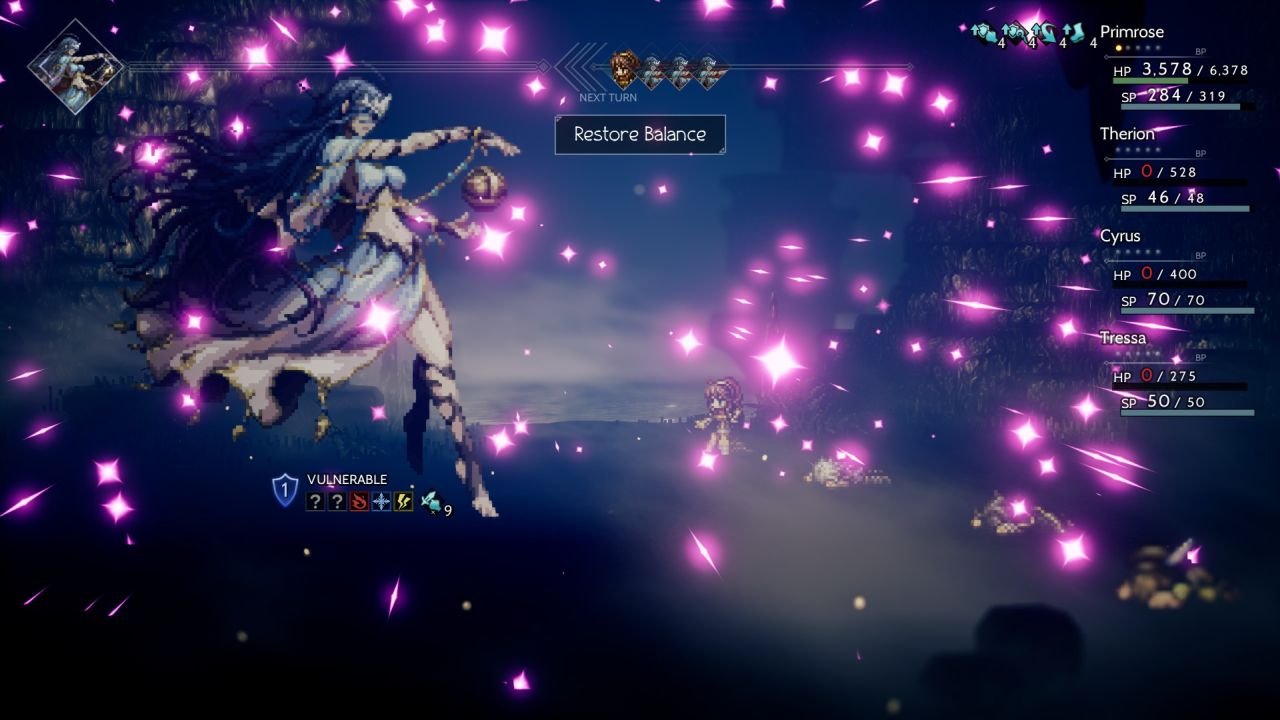Screen dimensions: 1280x720
Task: Click the fire weakness icon
Action: (x=359, y=501)
